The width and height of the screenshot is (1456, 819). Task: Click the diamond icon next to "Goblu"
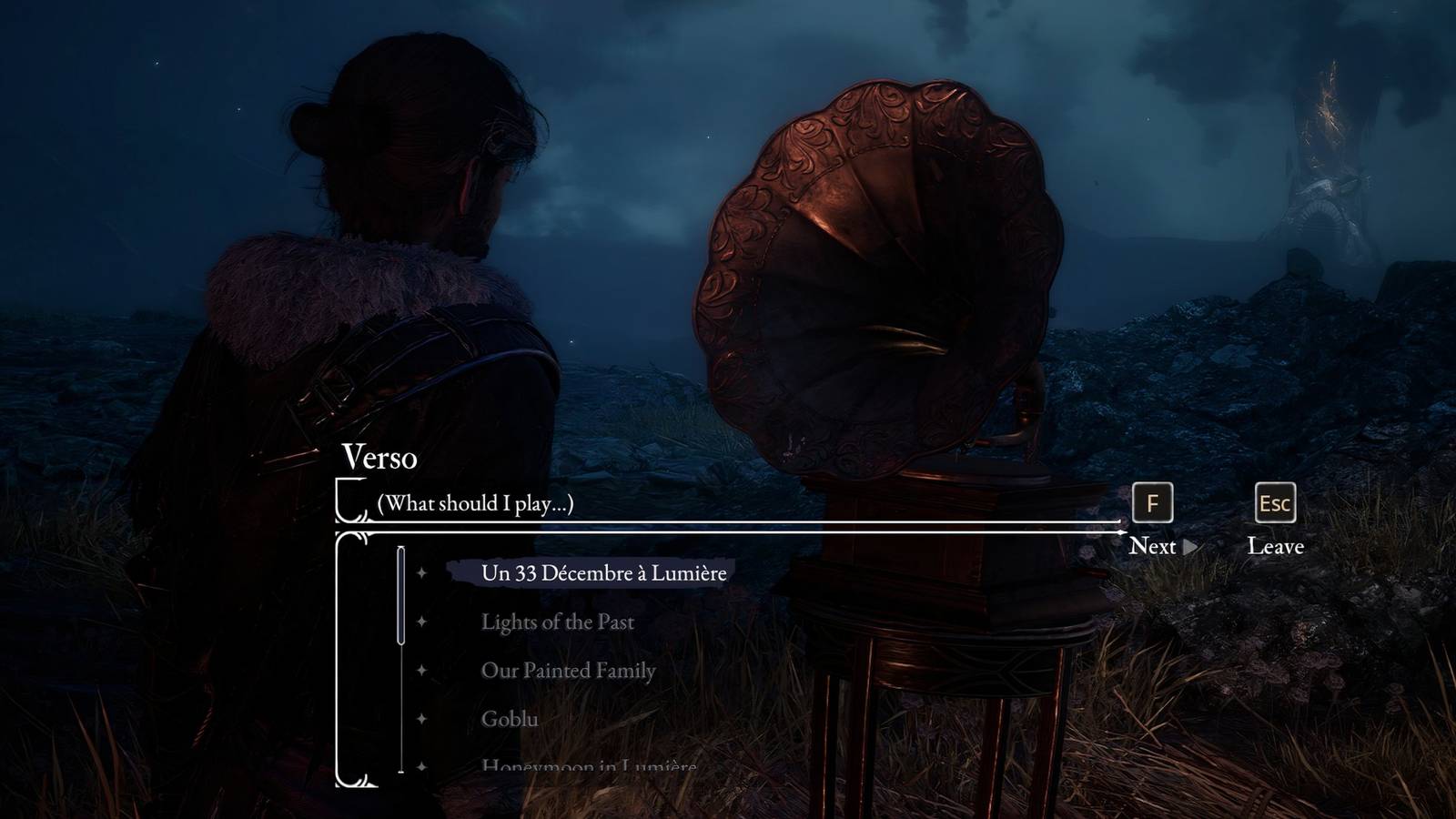click(423, 718)
